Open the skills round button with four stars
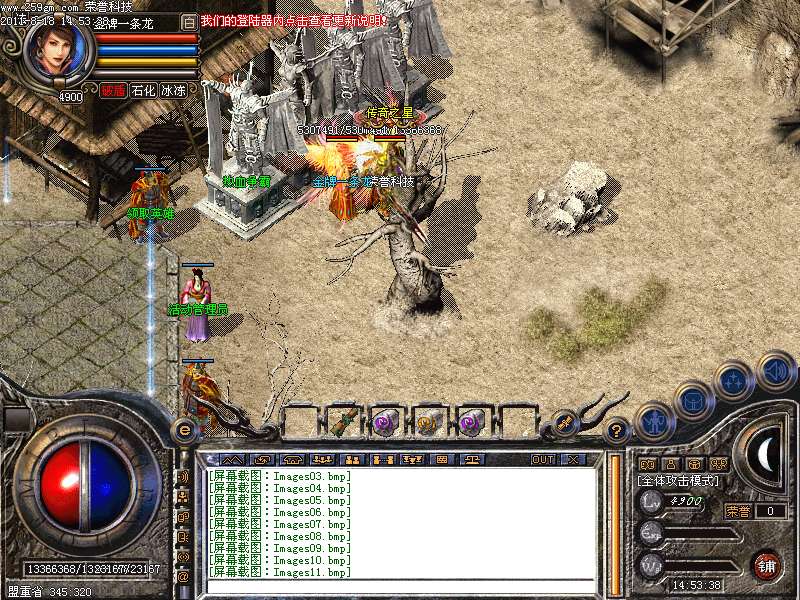This screenshot has height=600, width=800. click(734, 381)
